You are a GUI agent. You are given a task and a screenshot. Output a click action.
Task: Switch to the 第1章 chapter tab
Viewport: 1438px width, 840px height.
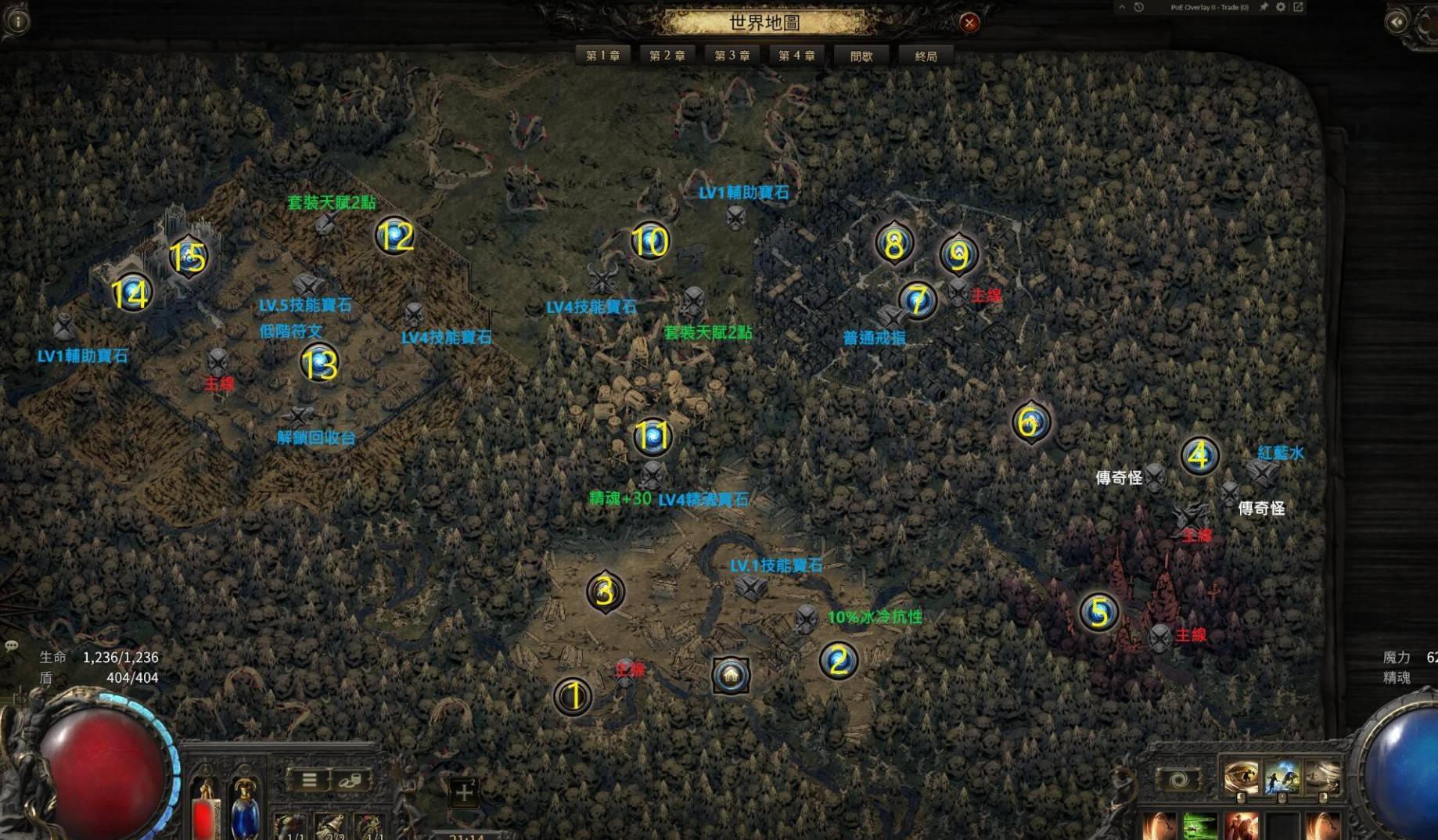pos(602,56)
